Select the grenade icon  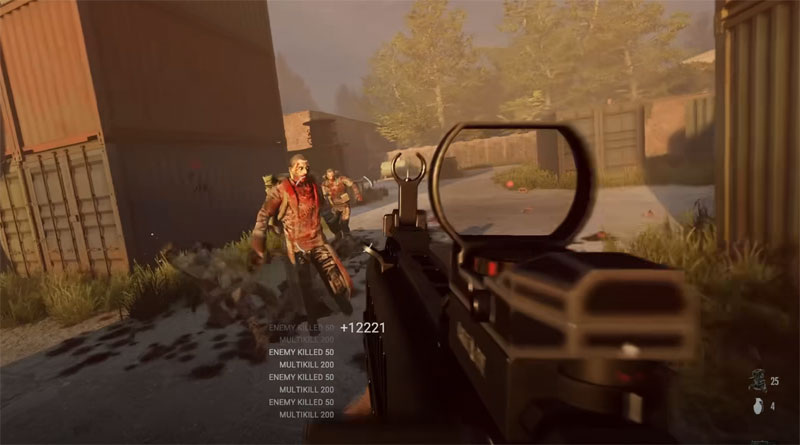756,407
